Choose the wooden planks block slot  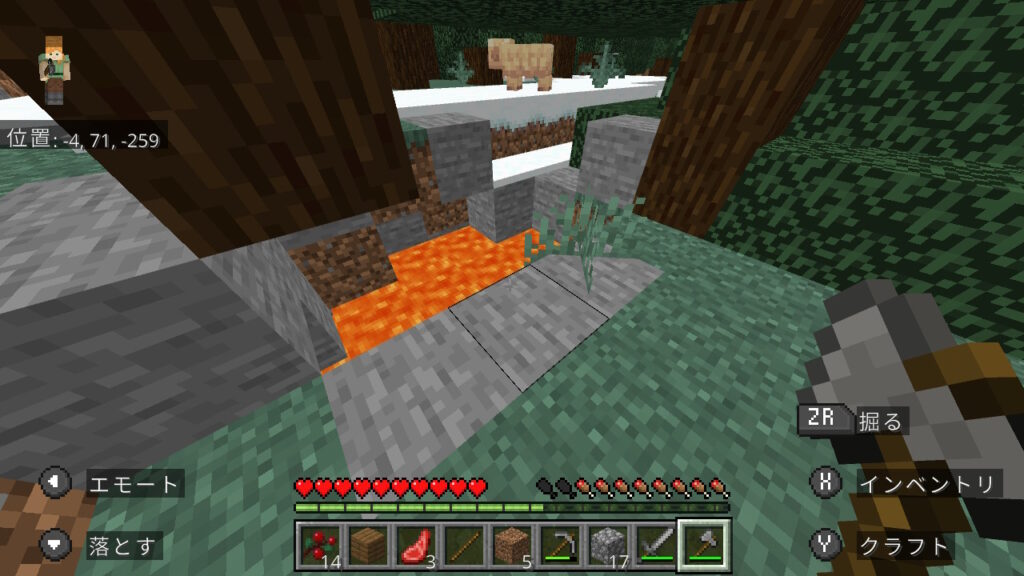coord(367,545)
